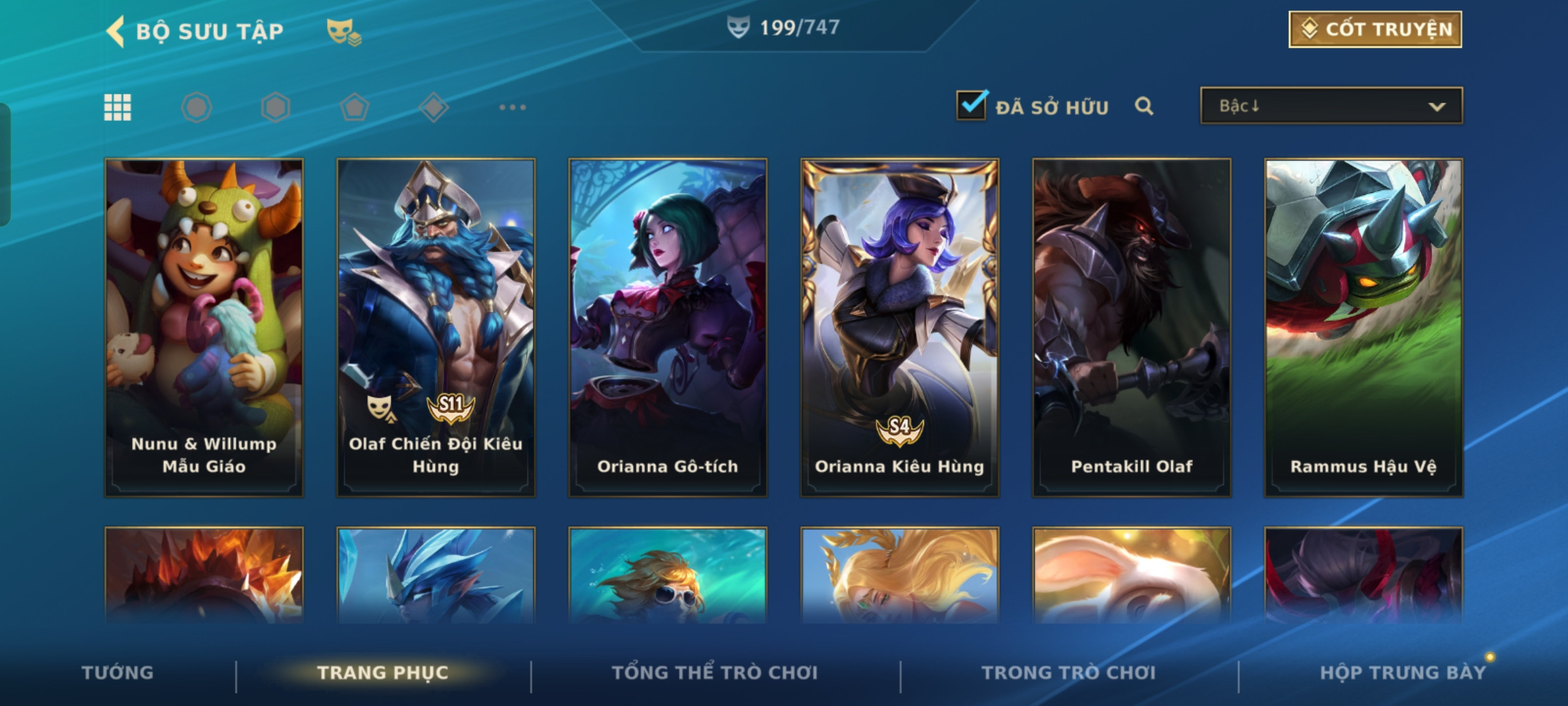Switch to the Tướng tab
The image size is (1568, 706).
(x=118, y=673)
